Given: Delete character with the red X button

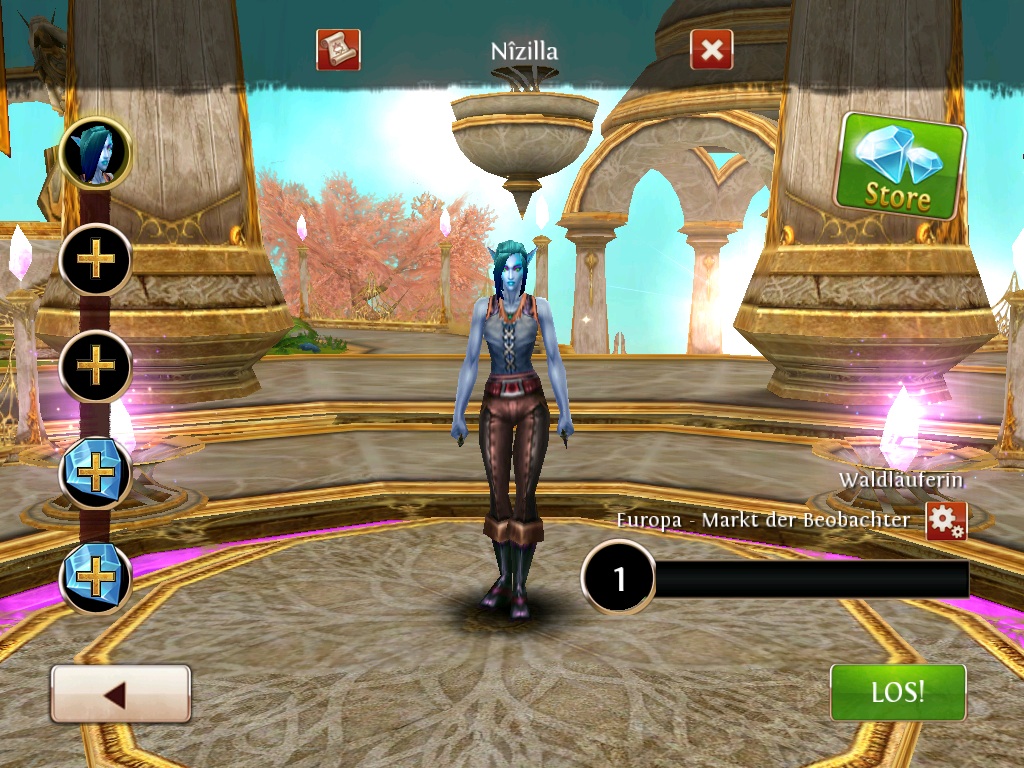Looking at the screenshot, I should click(x=711, y=50).
